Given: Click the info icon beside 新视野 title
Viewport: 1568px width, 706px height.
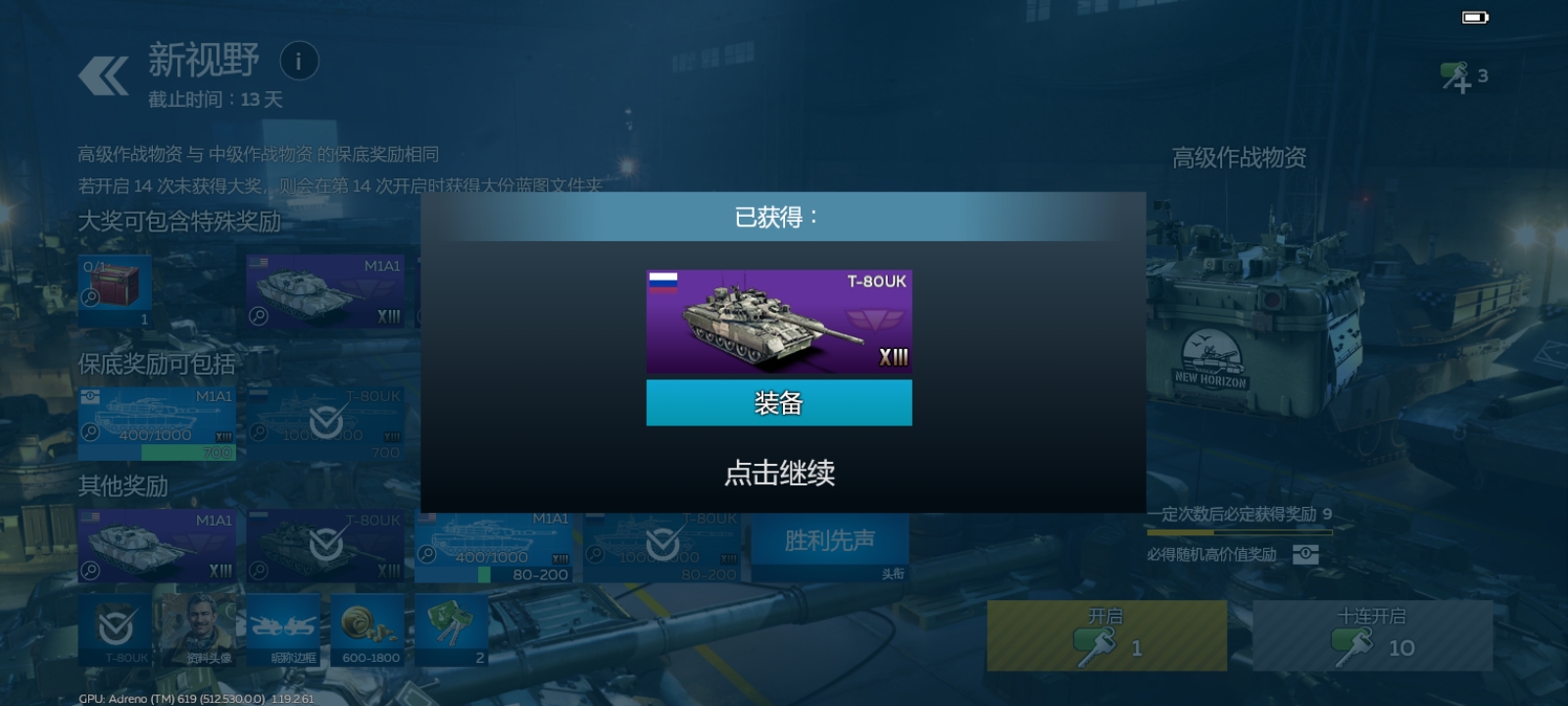Looking at the screenshot, I should (x=300, y=61).
